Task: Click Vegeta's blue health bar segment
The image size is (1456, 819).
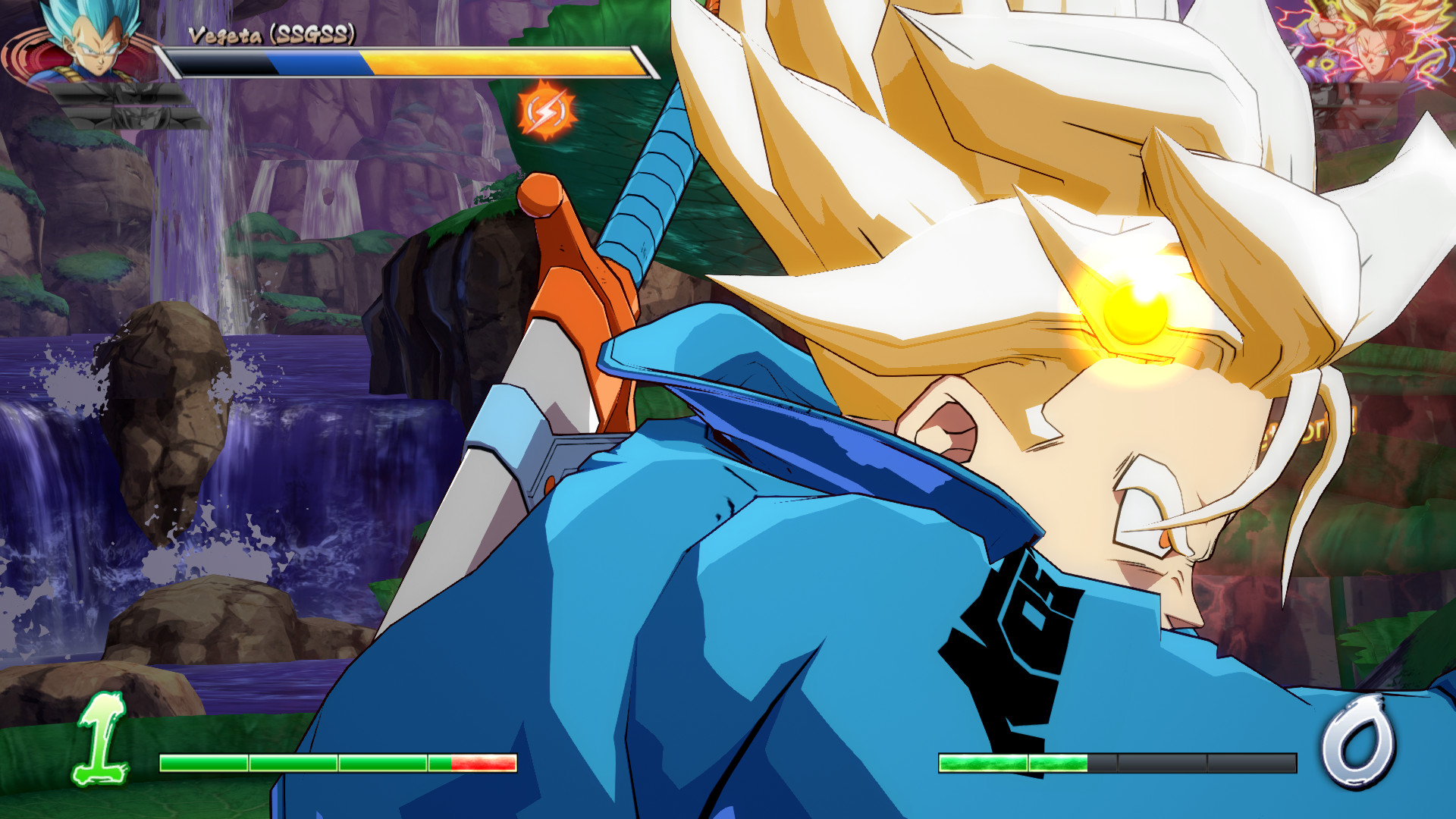Action: tap(318, 62)
